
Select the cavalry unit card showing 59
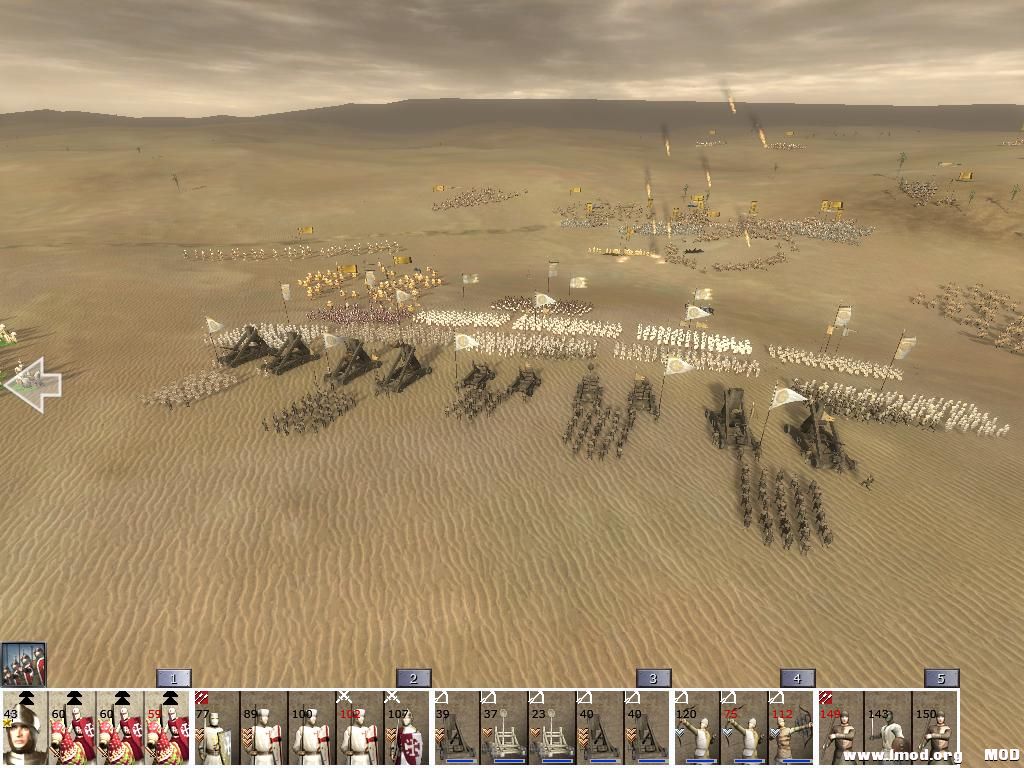point(168,728)
